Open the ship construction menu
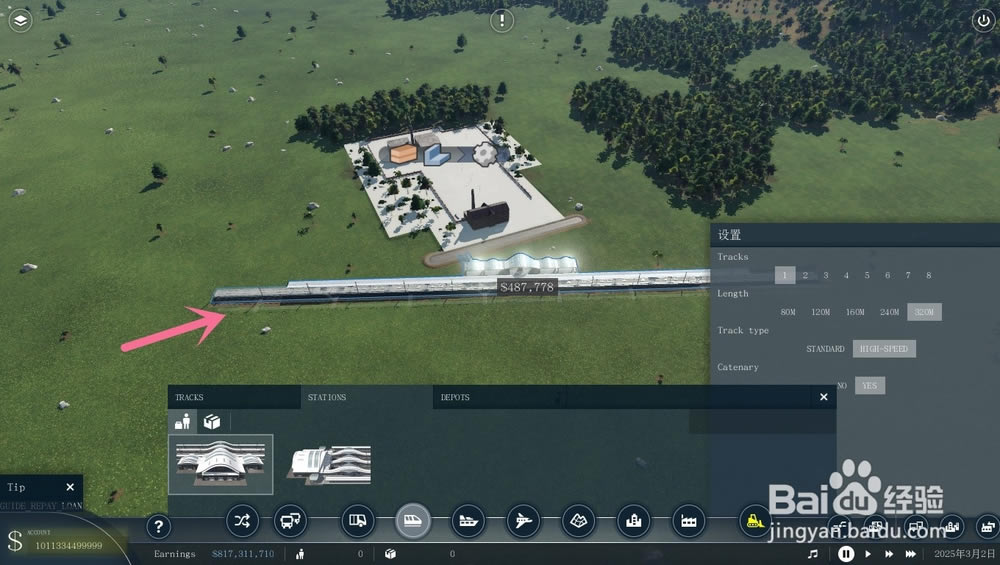1000x565 pixels. click(x=467, y=520)
